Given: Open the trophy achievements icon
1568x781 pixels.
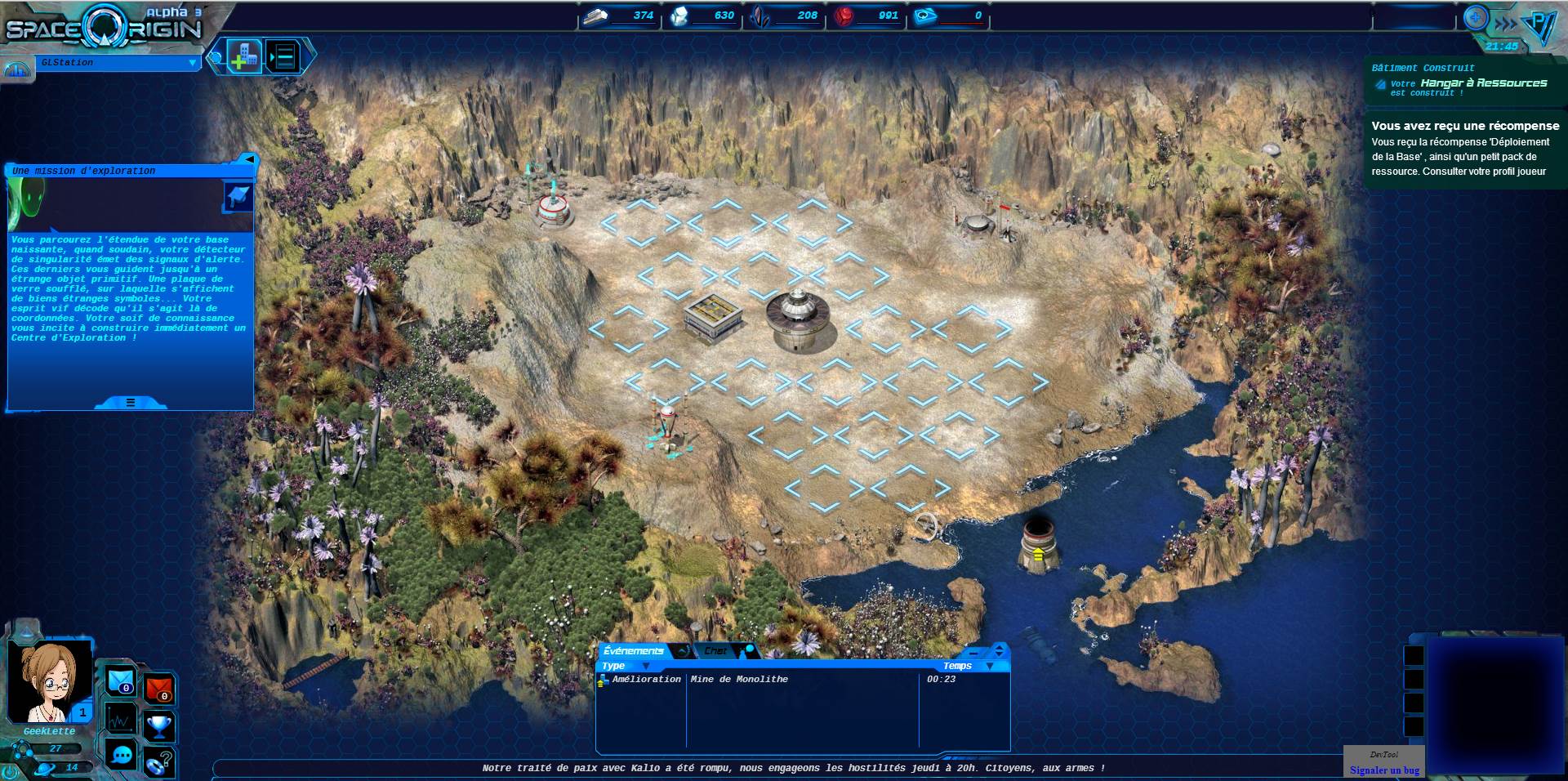Looking at the screenshot, I should pos(159,725).
